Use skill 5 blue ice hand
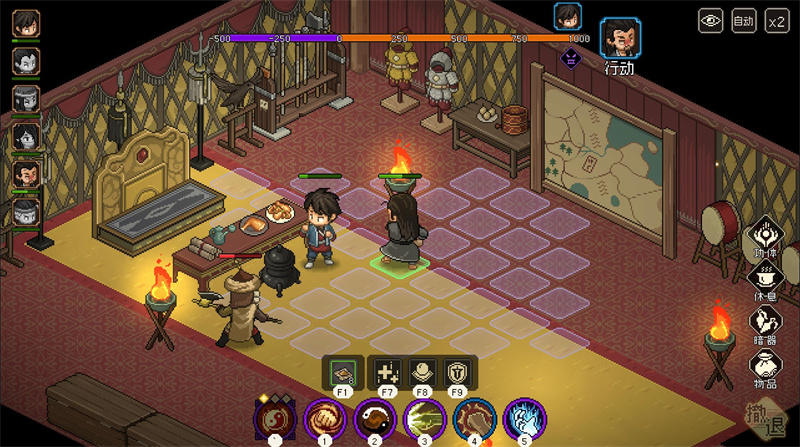 (x=522, y=417)
